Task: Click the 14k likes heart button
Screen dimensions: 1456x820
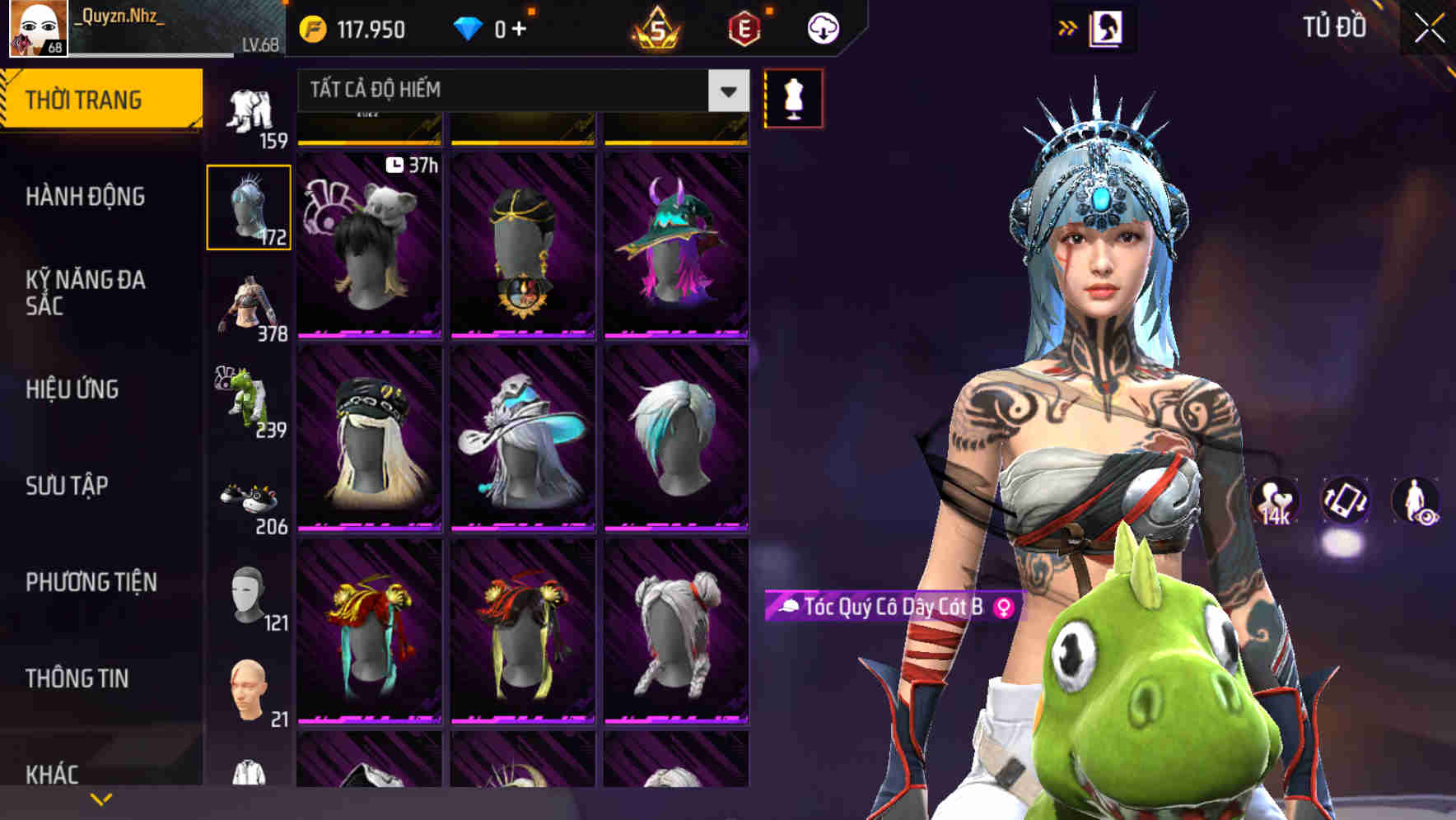Action: [1272, 502]
